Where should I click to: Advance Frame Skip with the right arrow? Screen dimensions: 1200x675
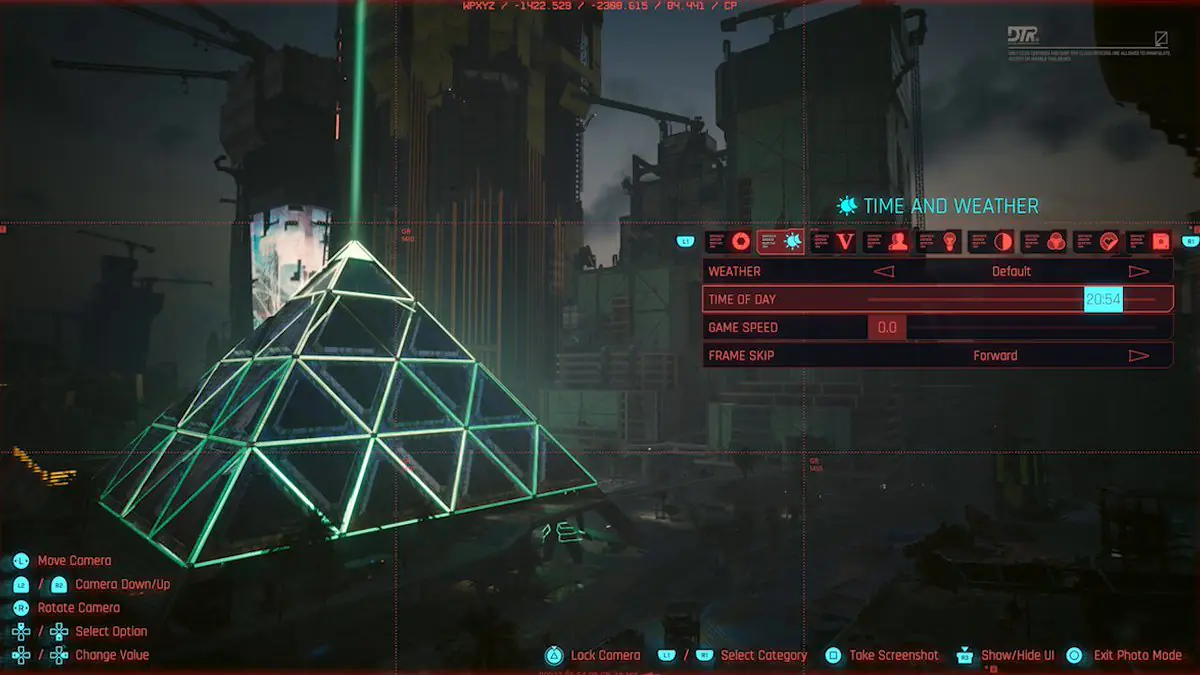click(1138, 355)
